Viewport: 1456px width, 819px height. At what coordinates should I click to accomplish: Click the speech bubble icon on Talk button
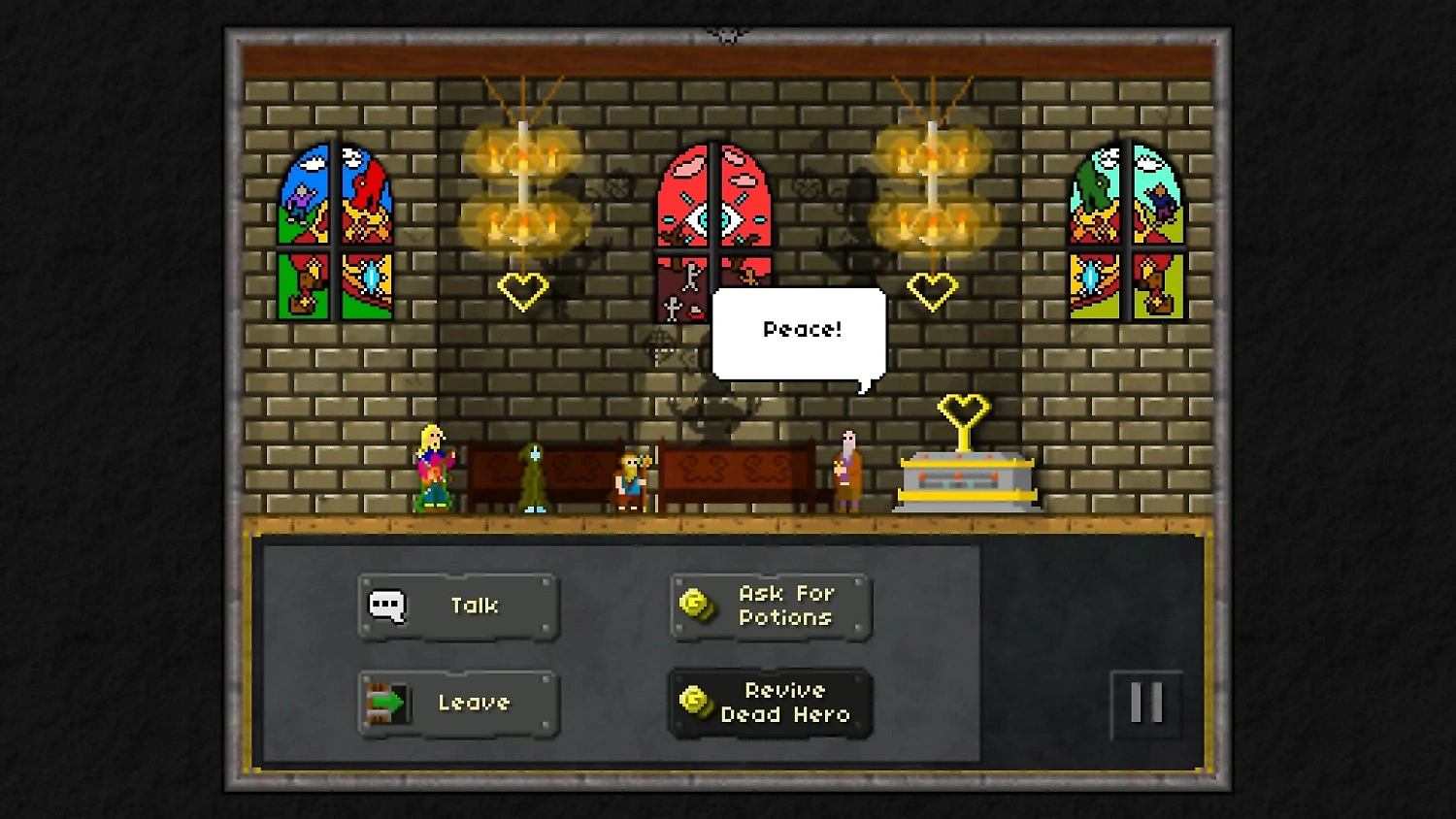[388, 606]
